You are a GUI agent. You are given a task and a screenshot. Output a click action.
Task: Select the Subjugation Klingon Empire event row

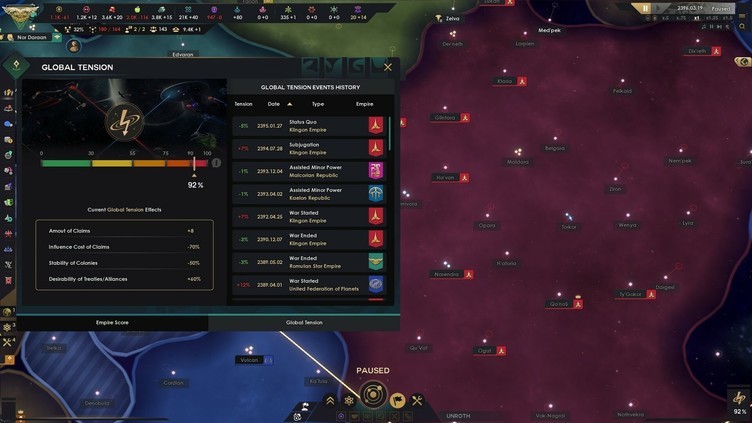310,148
